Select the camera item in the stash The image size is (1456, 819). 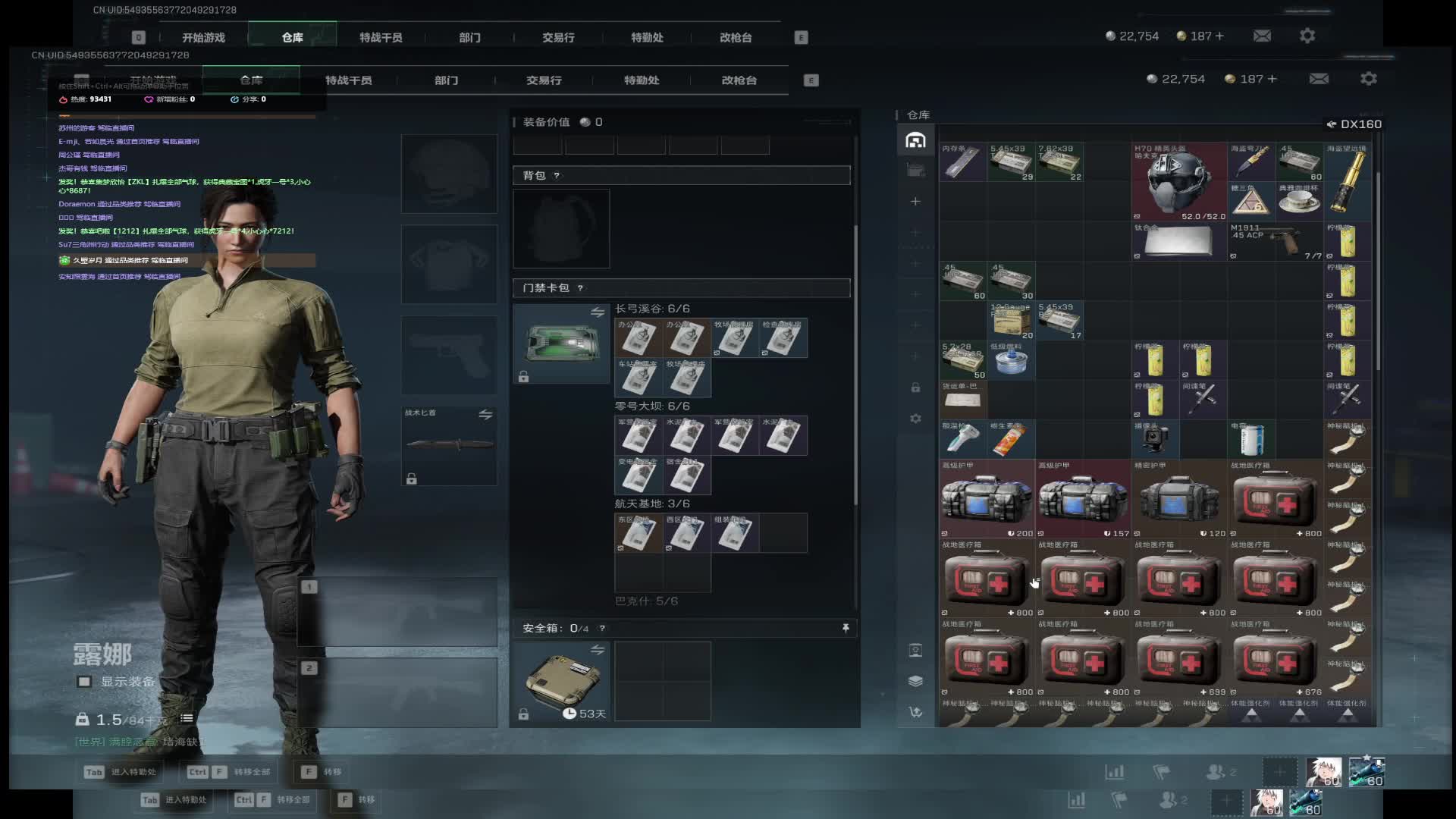click(x=1154, y=440)
